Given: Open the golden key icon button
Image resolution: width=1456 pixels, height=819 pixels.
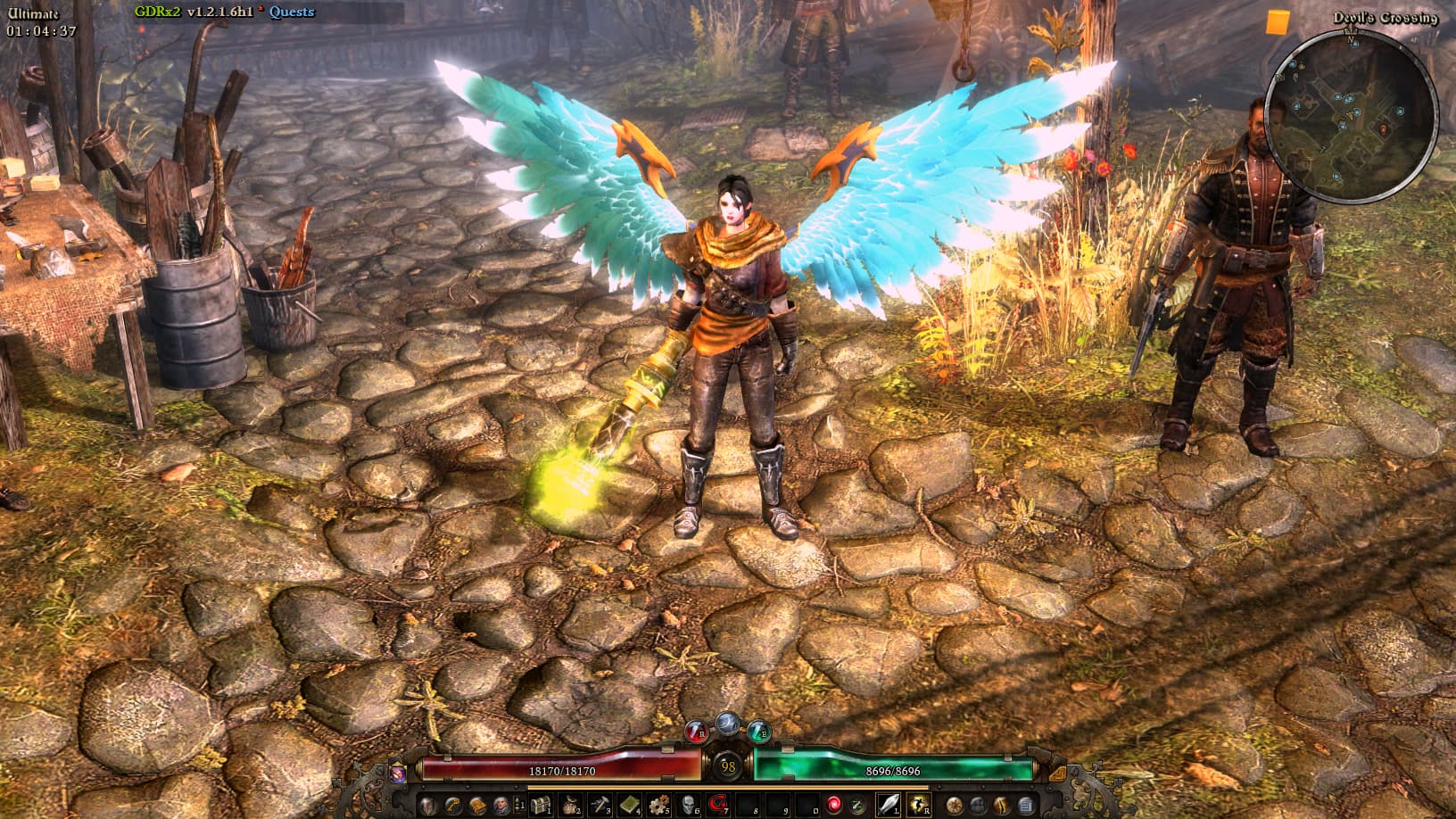Looking at the screenshot, I should 454,805.
